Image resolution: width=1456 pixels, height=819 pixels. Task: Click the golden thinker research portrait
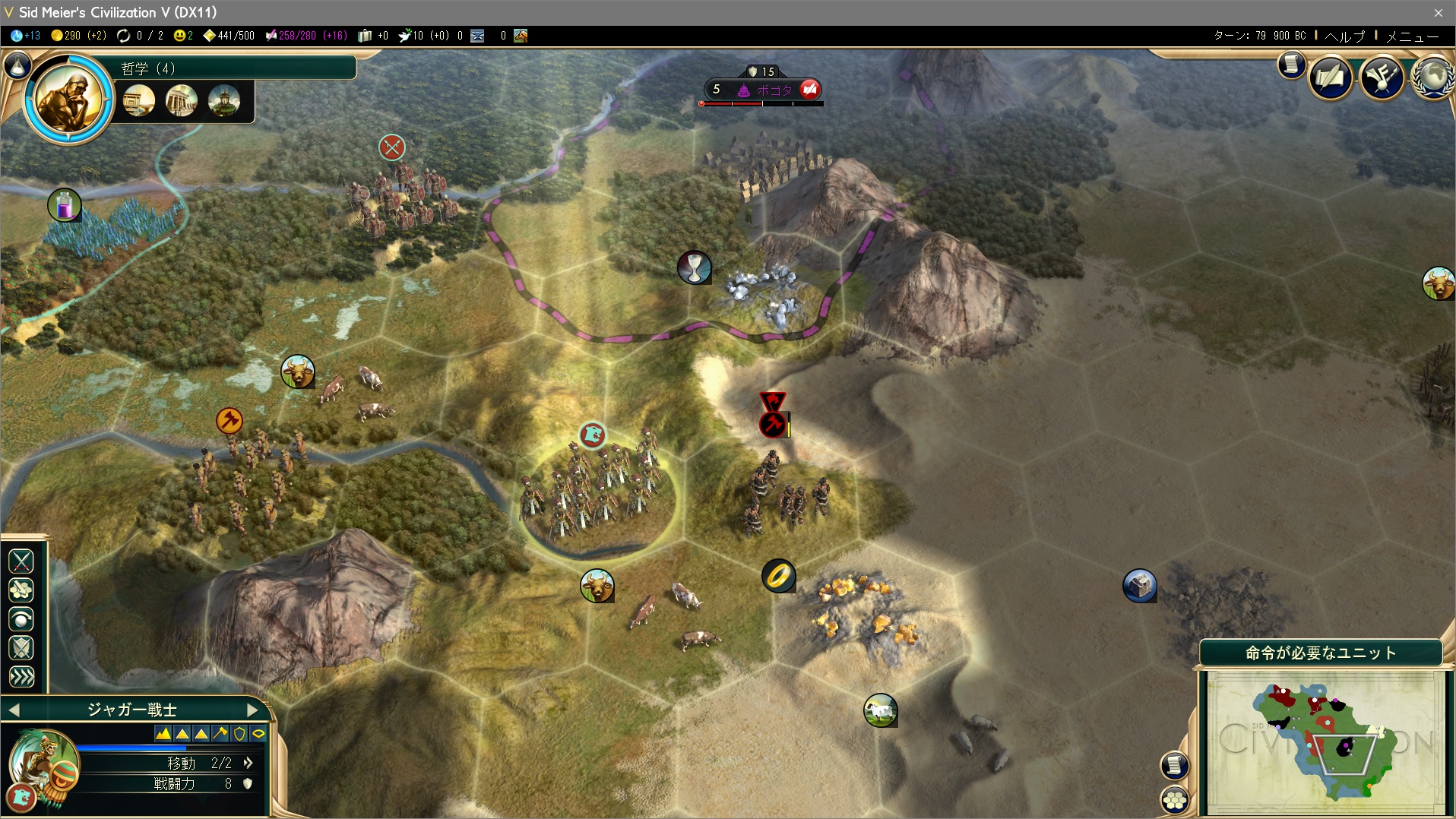click(69, 98)
